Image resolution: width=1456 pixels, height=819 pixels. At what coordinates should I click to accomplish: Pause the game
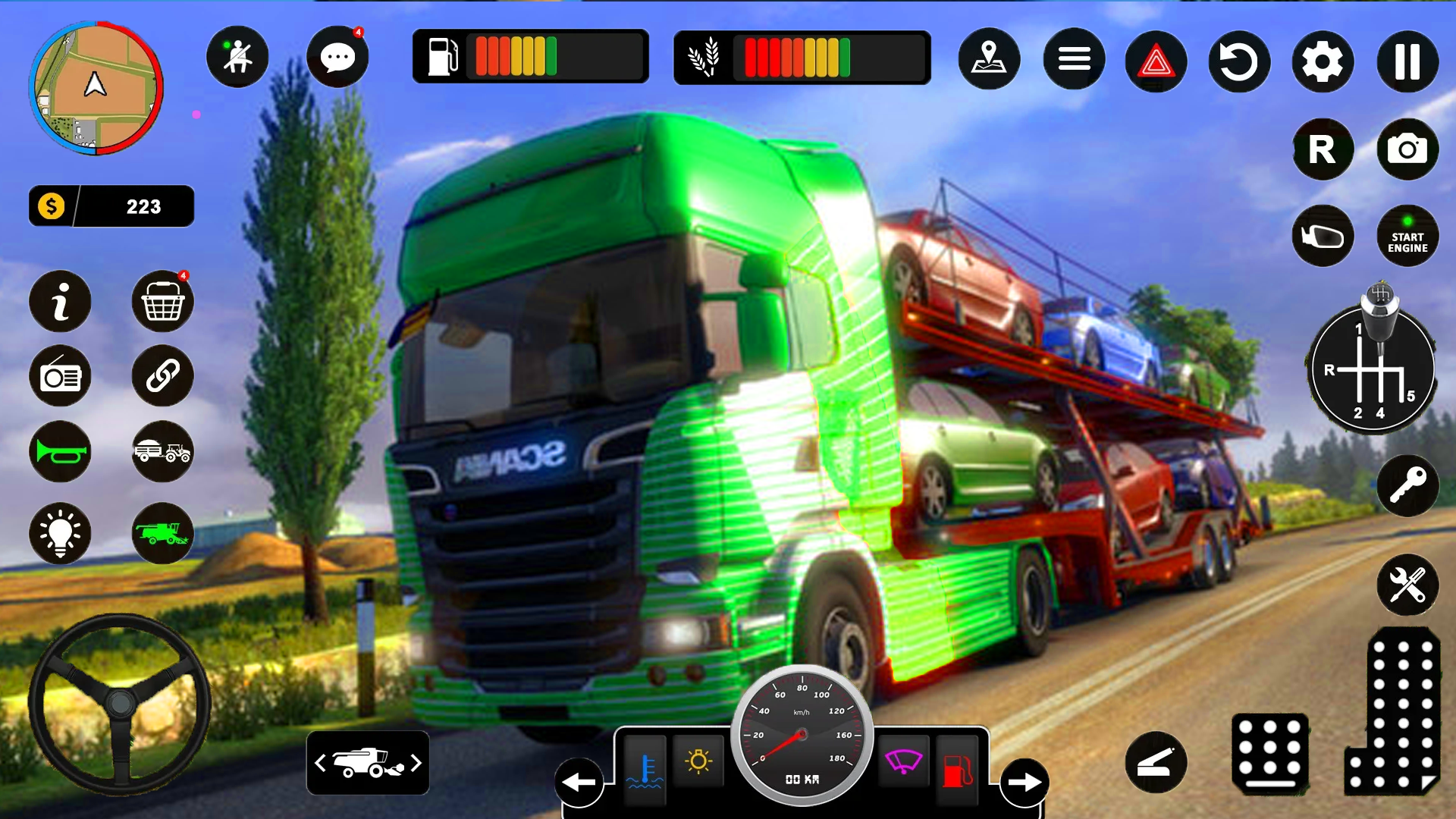[x=1407, y=61]
